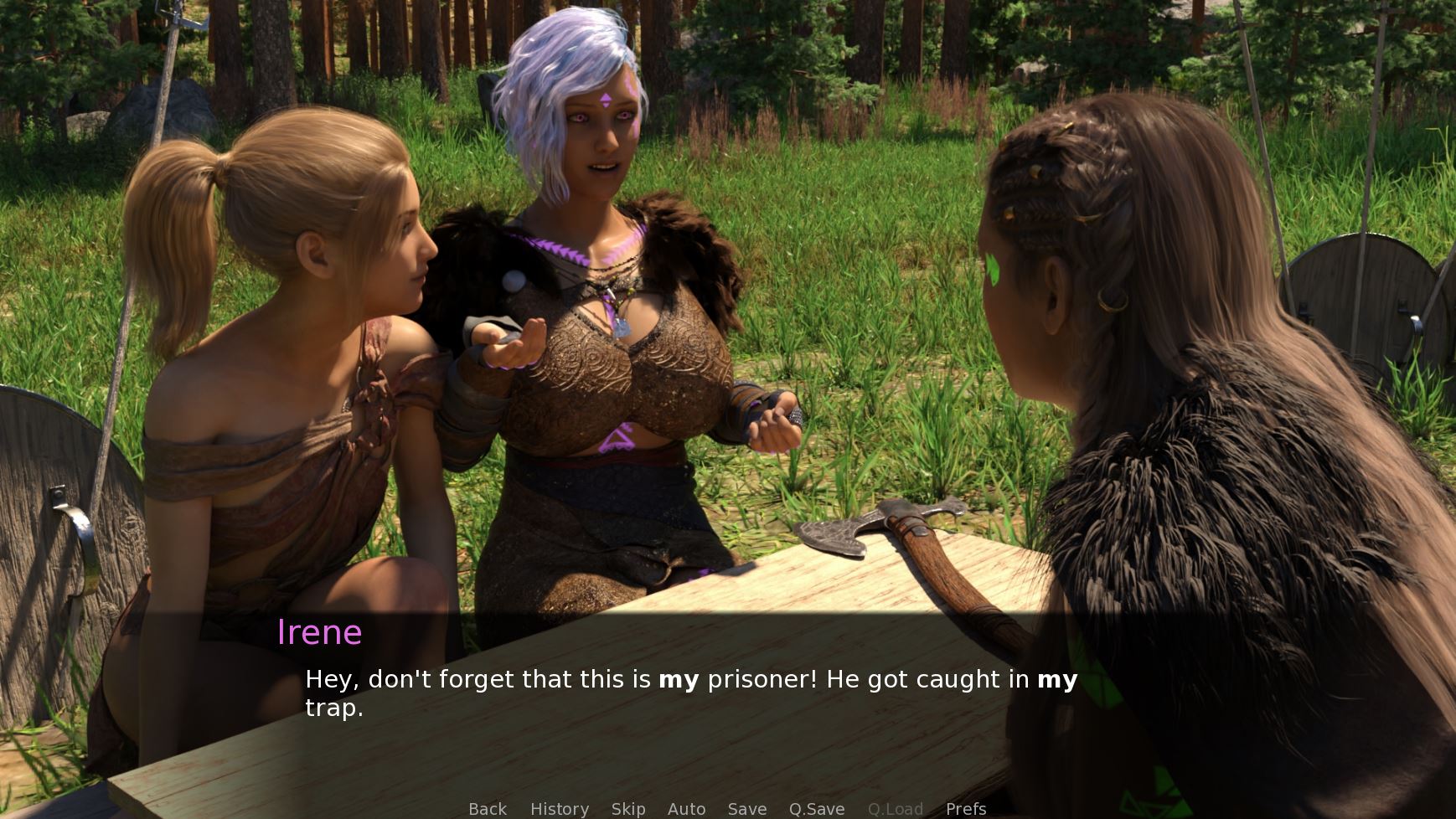Open Prefs settings menu

(x=966, y=809)
